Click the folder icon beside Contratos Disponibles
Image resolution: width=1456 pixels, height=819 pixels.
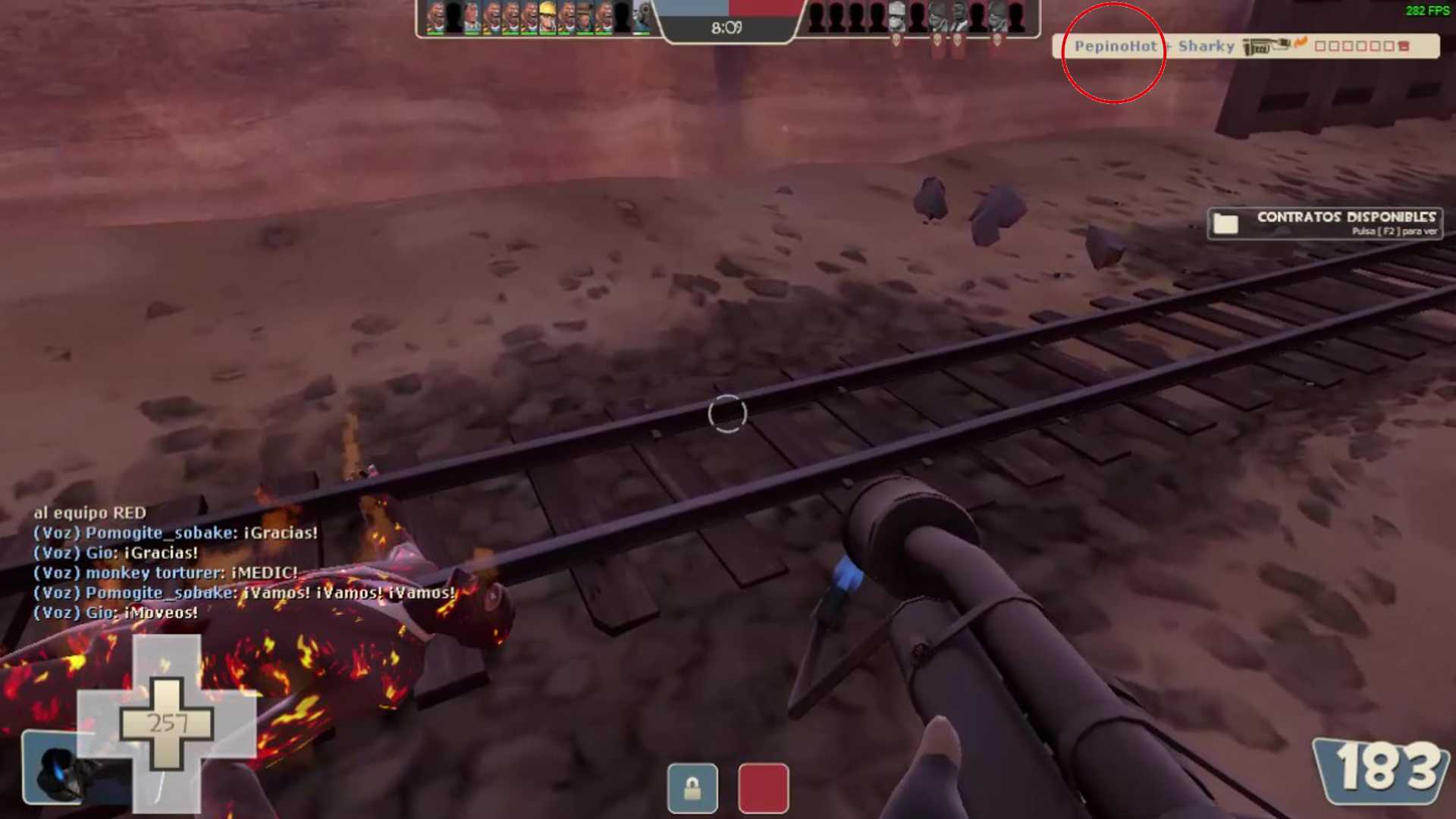[x=1225, y=224]
